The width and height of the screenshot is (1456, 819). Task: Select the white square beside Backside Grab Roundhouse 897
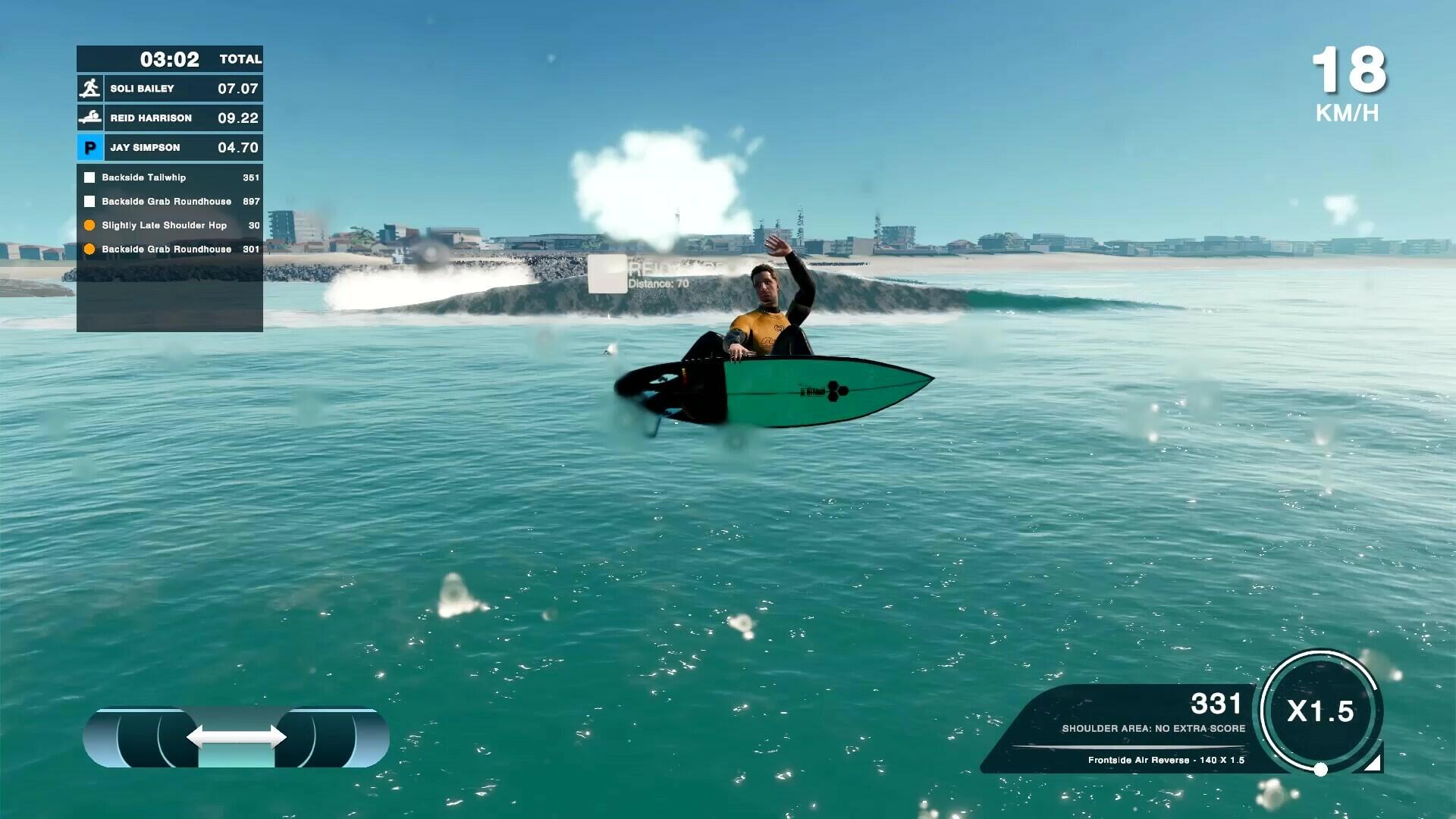pyautogui.click(x=90, y=201)
